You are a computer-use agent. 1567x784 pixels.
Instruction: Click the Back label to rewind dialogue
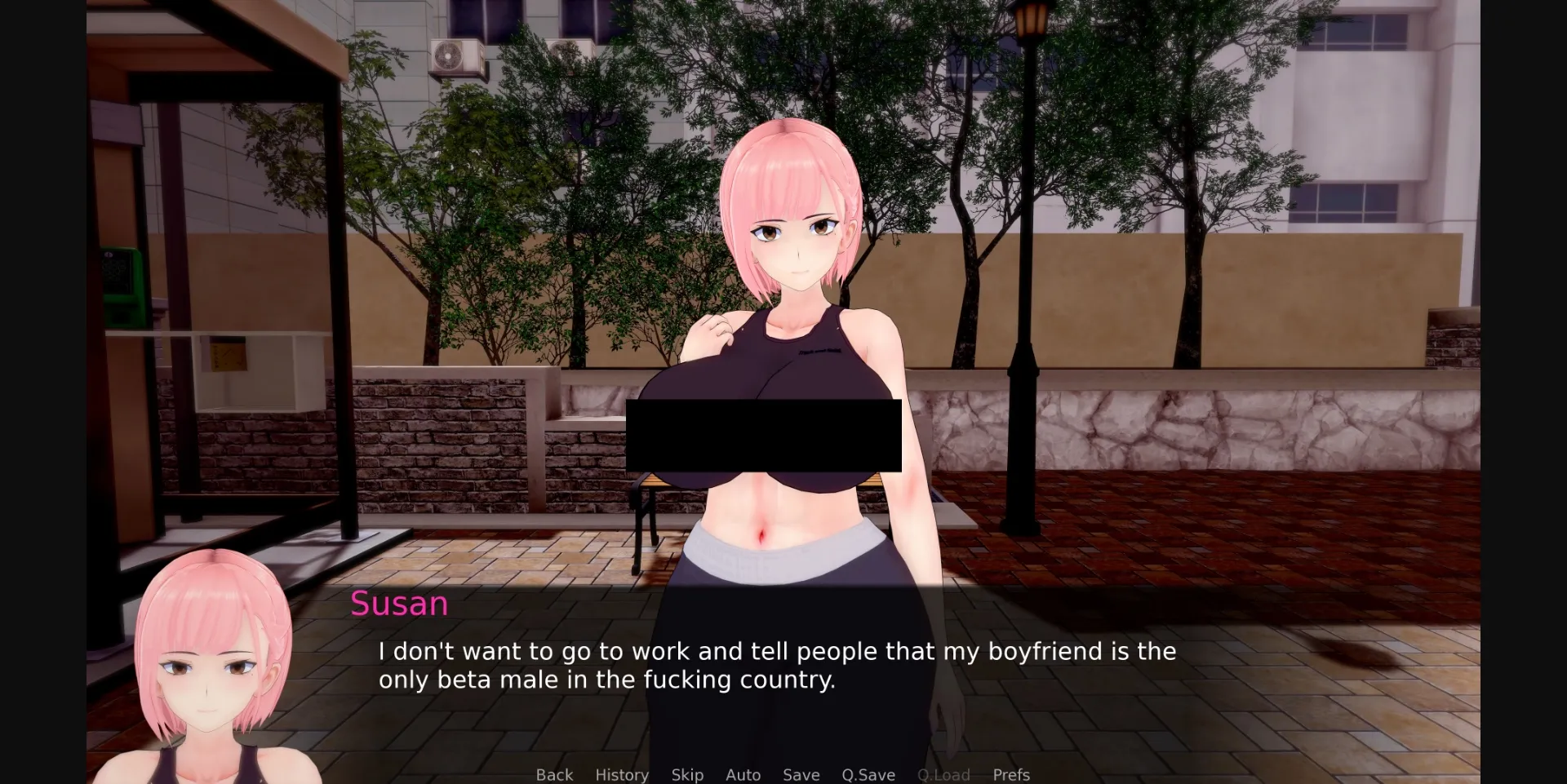click(x=554, y=775)
